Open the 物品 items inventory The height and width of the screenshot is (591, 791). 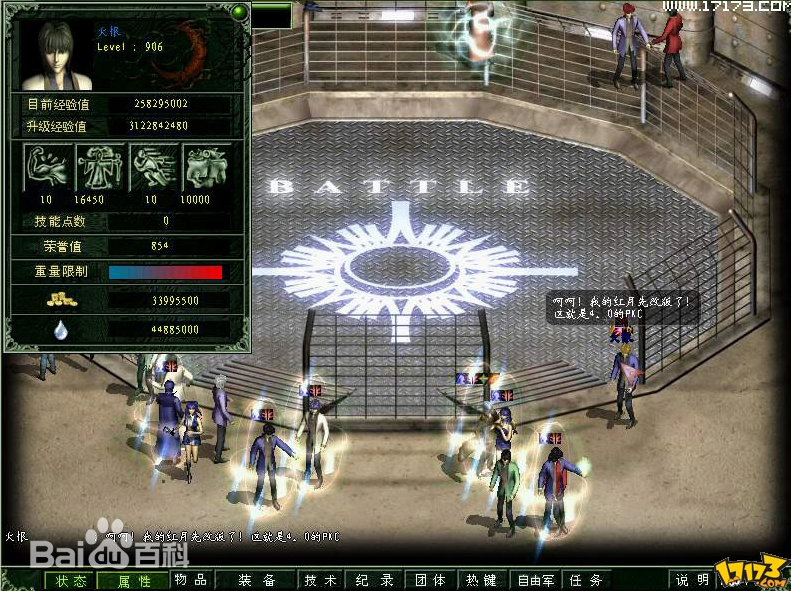click(x=190, y=580)
